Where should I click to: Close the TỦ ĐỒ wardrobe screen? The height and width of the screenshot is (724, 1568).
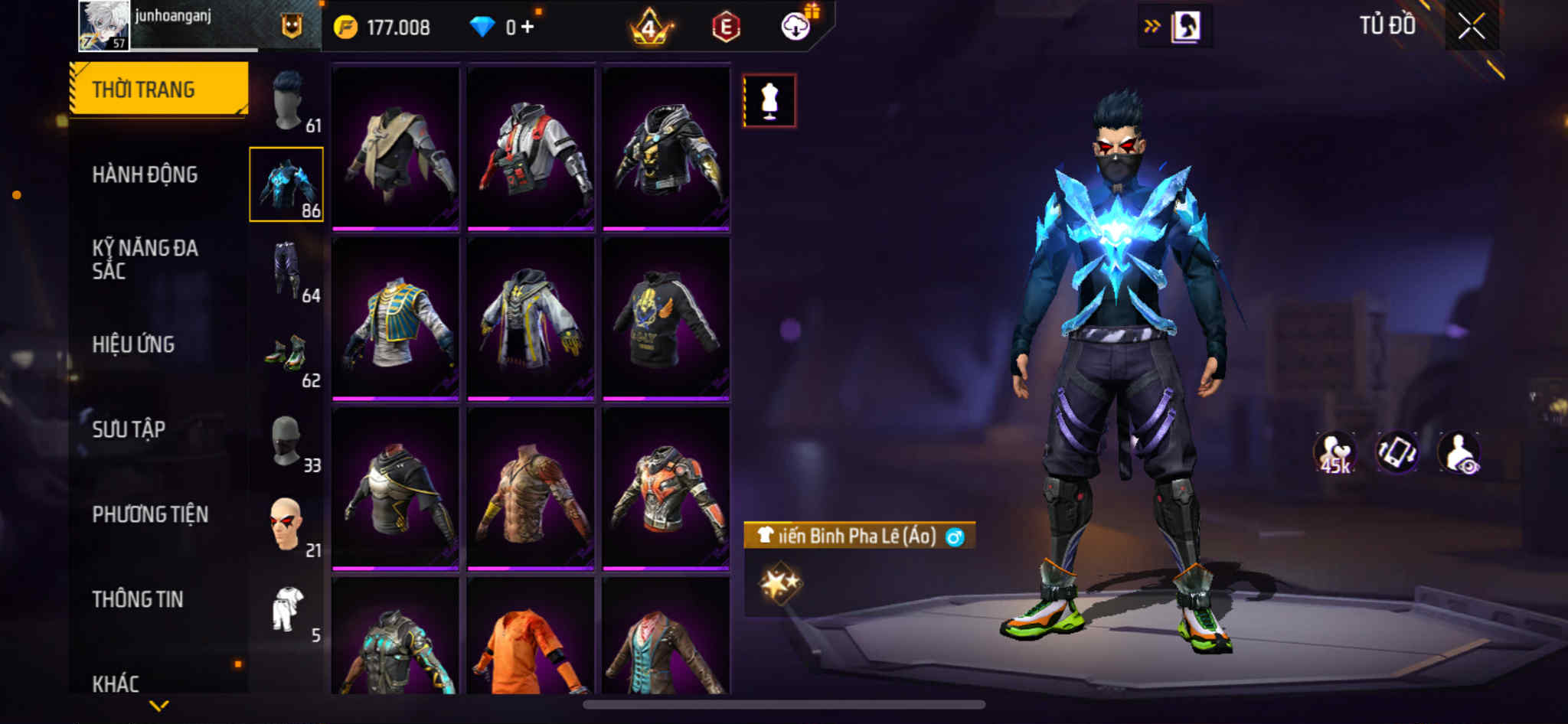[1471, 27]
